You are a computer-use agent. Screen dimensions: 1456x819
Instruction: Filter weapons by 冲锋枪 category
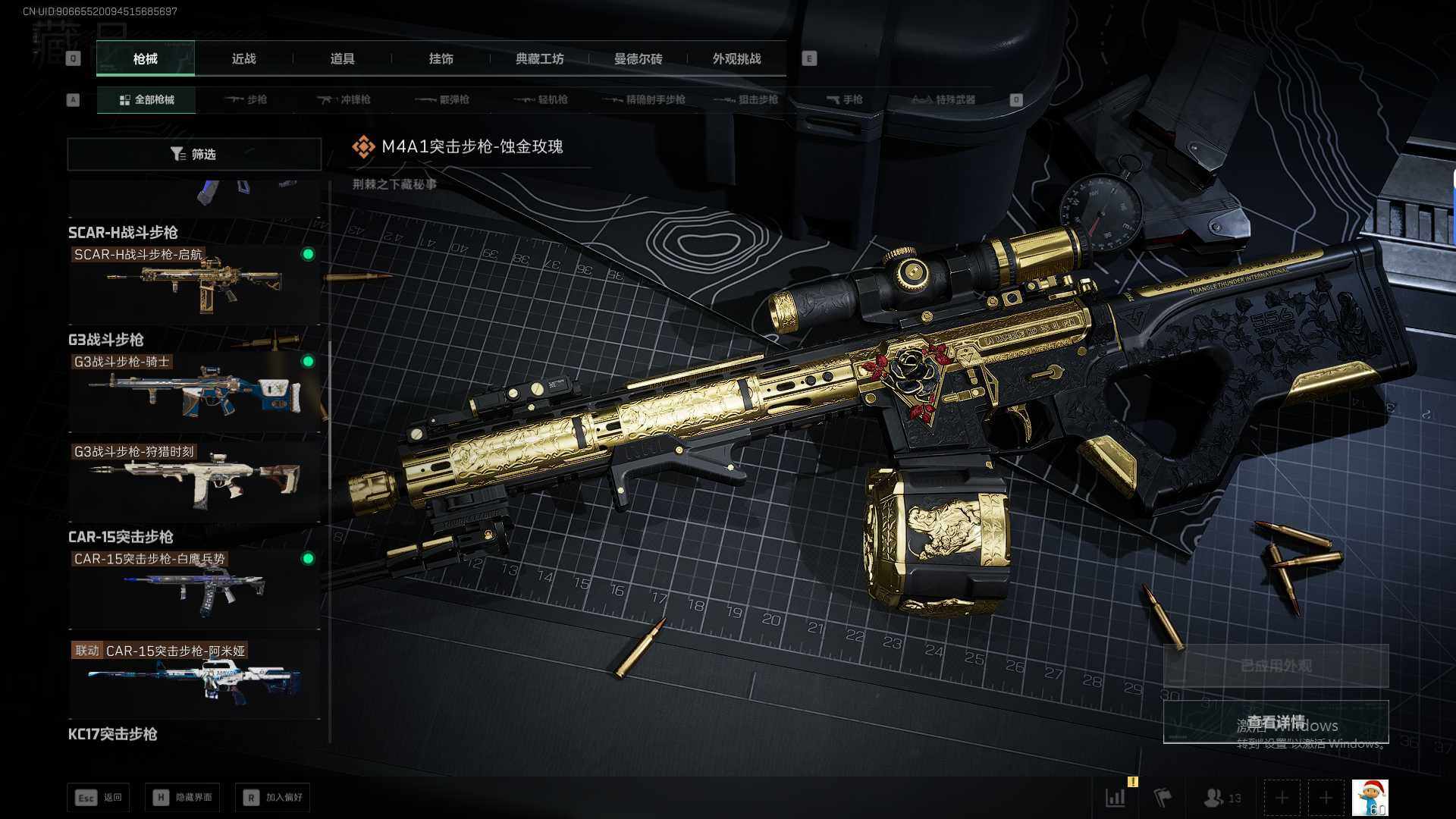pos(344,99)
